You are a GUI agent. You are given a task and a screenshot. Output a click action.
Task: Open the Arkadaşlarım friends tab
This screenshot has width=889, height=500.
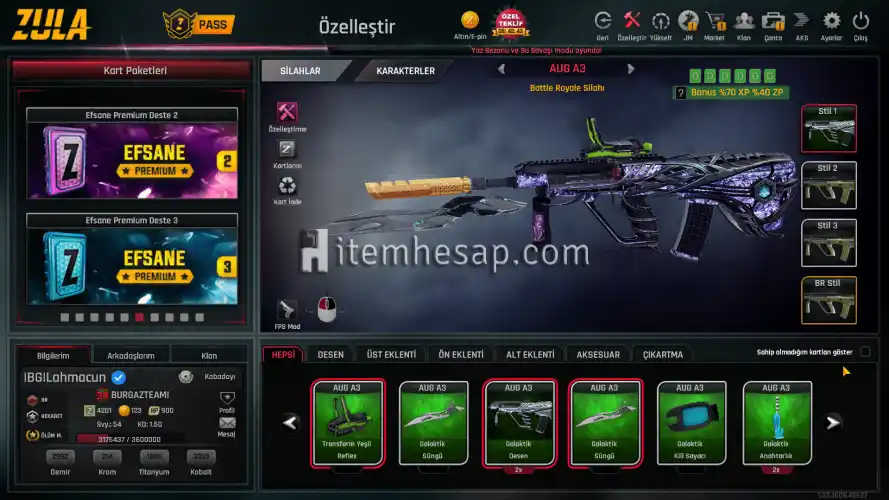point(130,355)
